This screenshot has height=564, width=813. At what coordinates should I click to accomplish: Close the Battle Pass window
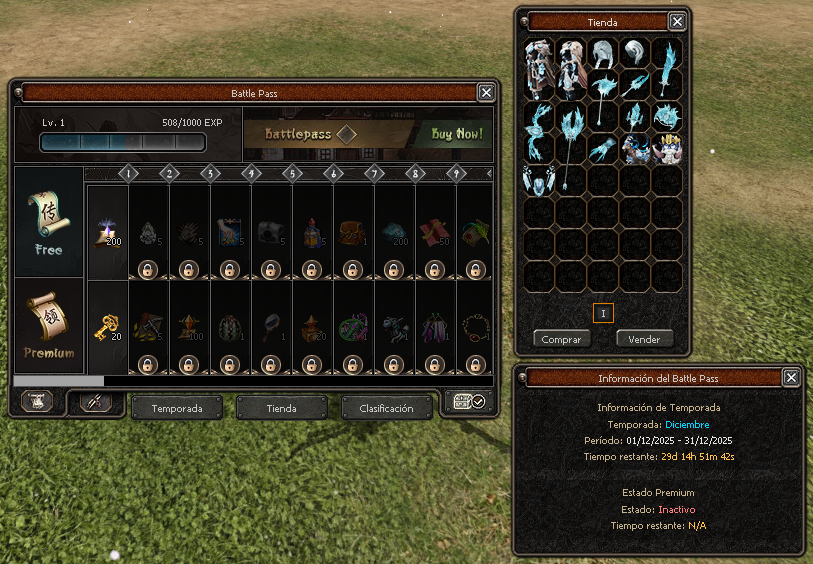(x=486, y=93)
